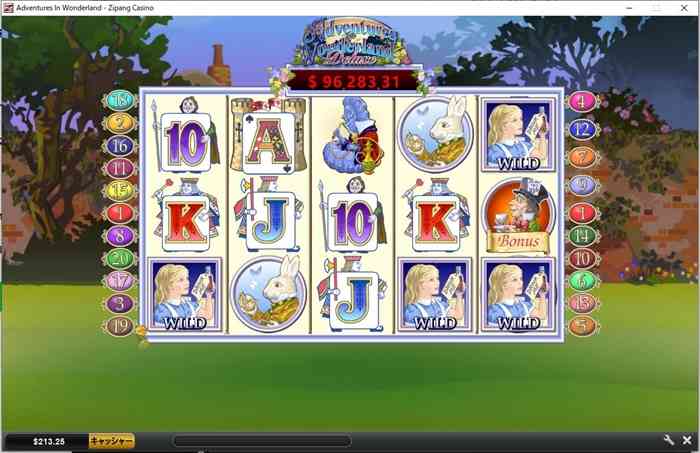Open the キャッシャー cashier button
Viewport: 700px width, 453px height.
(111, 440)
